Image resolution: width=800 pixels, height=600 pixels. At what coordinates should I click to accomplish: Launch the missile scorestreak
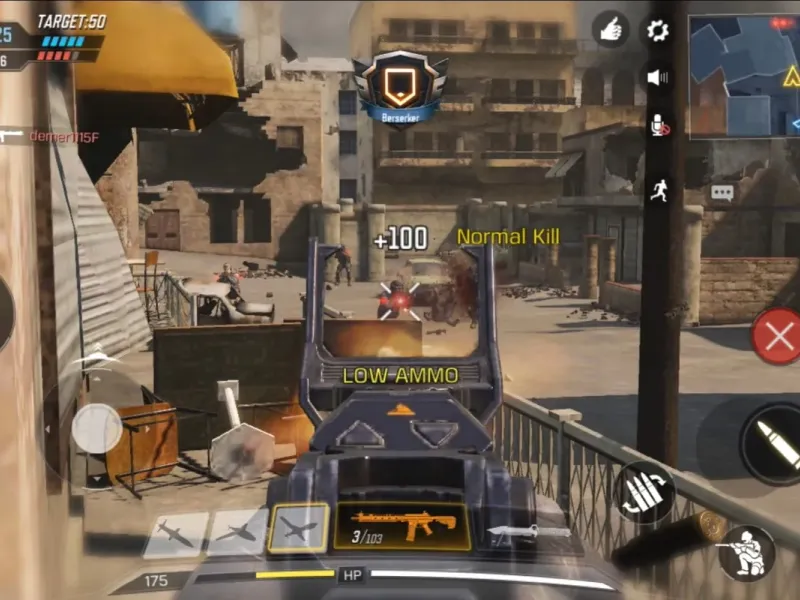(x=175, y=534)
